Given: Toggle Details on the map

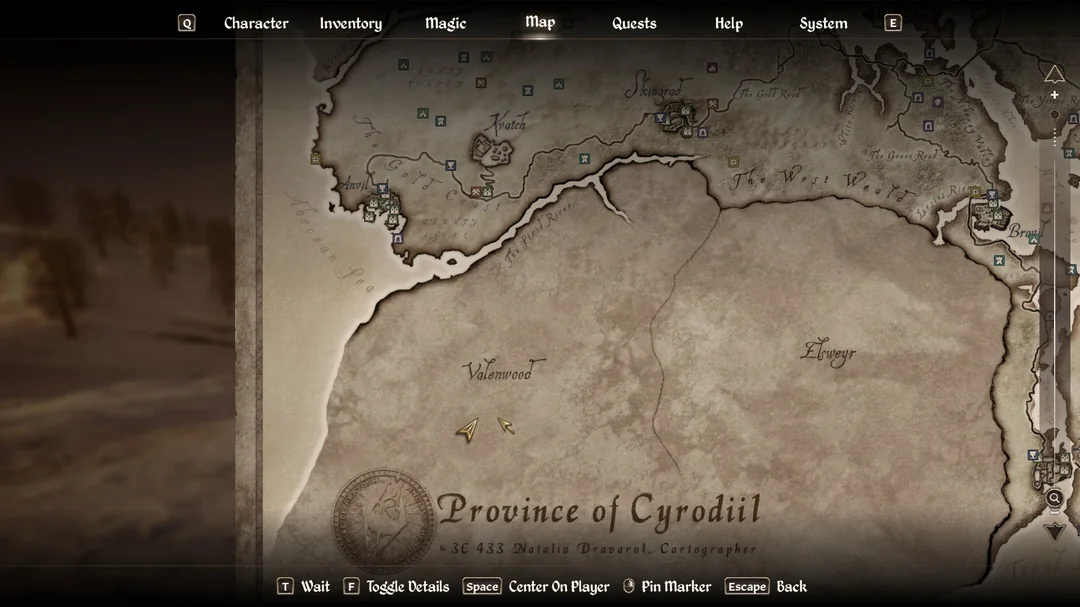Looking at the screenshot, I should point(407,587).
